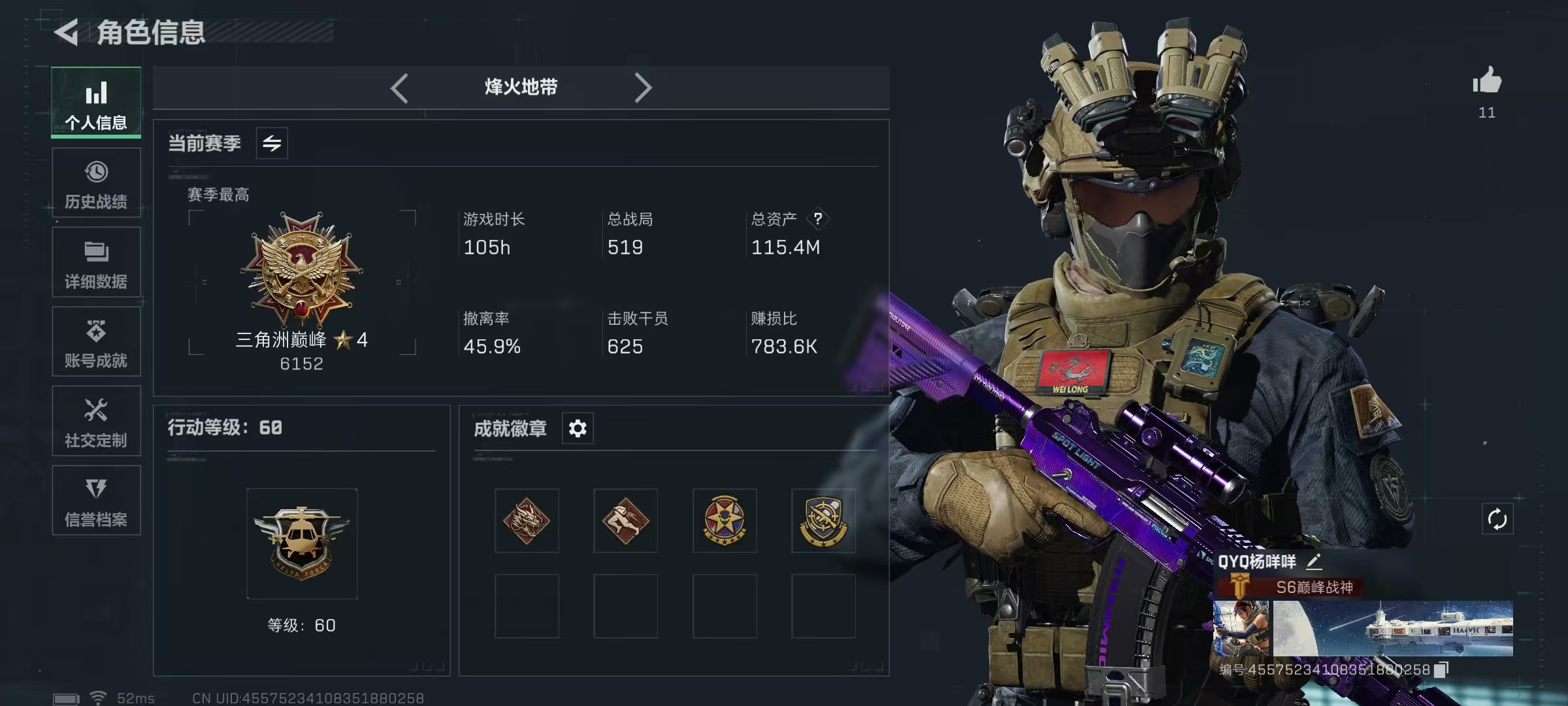Click the right arrow after 烽火地带
The width and height of the screenshot is (1568, 706).
[x=644, y=88]
